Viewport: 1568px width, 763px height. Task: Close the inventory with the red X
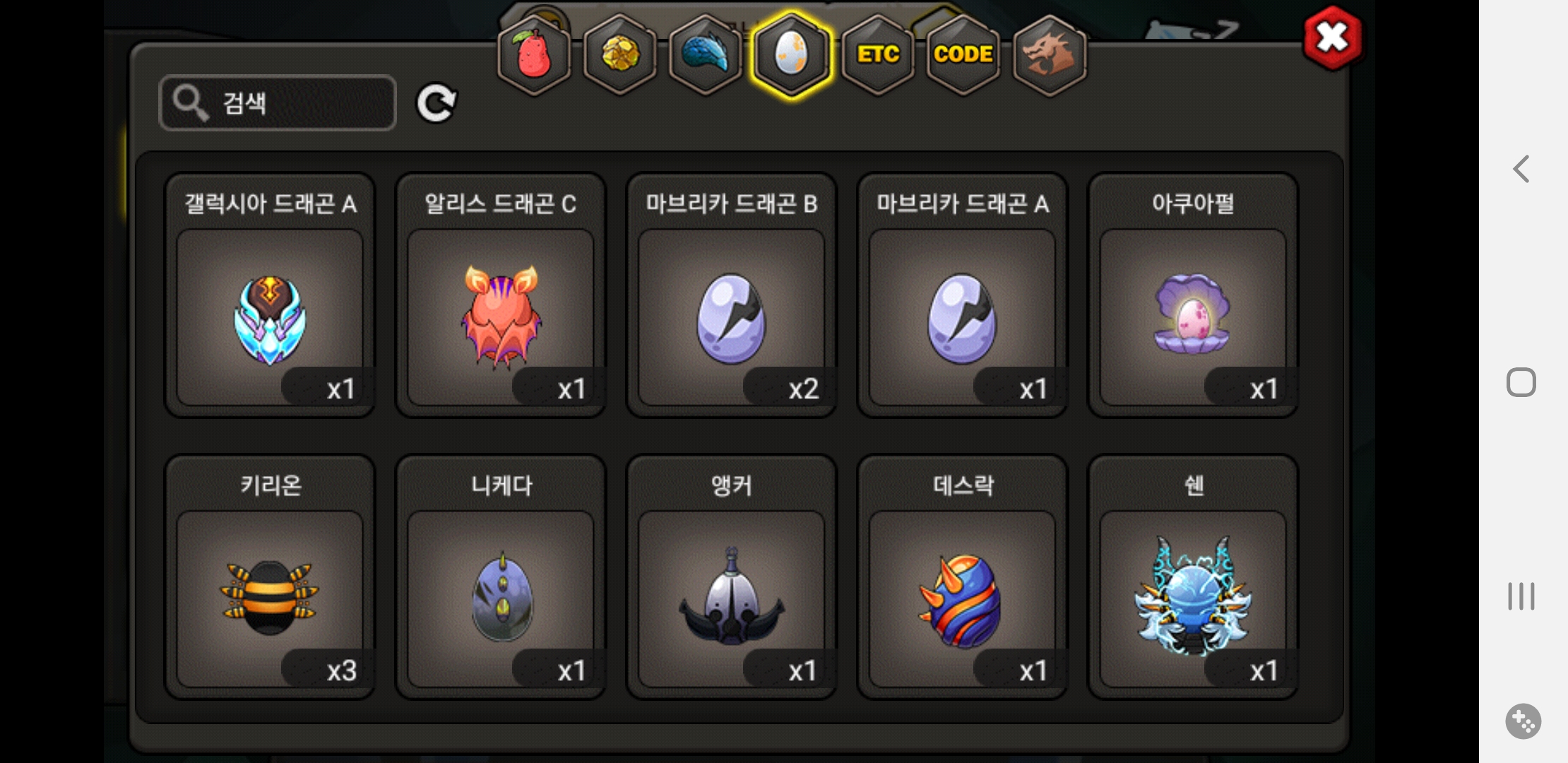[1333, 38]
